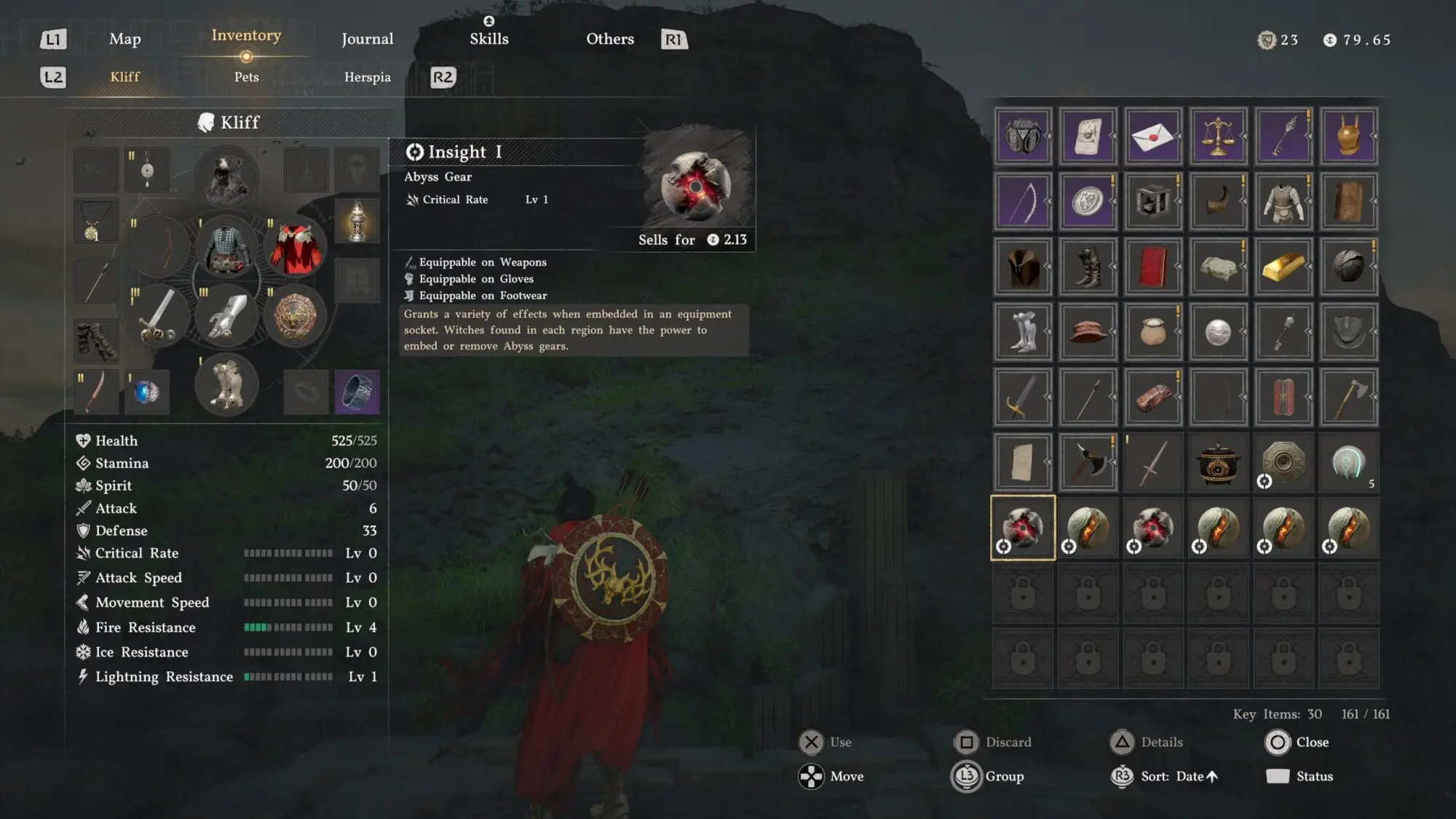Select the Herspia sub-tab
This screenshot has height=819, width=1456.
[367, 77]
